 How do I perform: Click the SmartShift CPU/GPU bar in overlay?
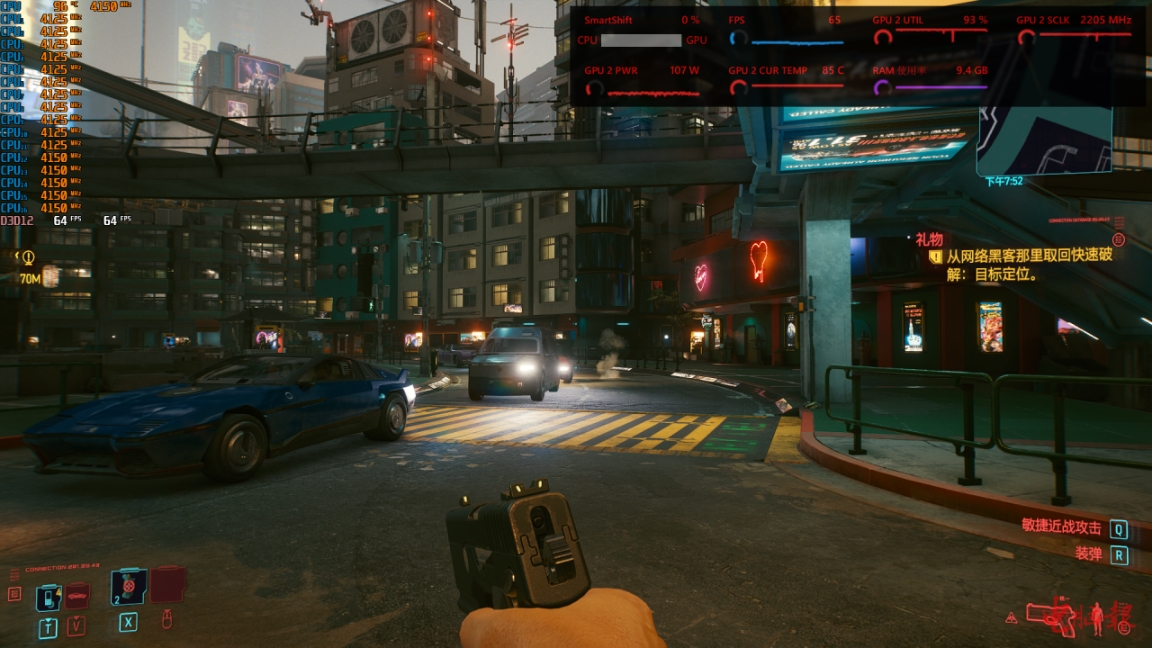coord(641,40)
